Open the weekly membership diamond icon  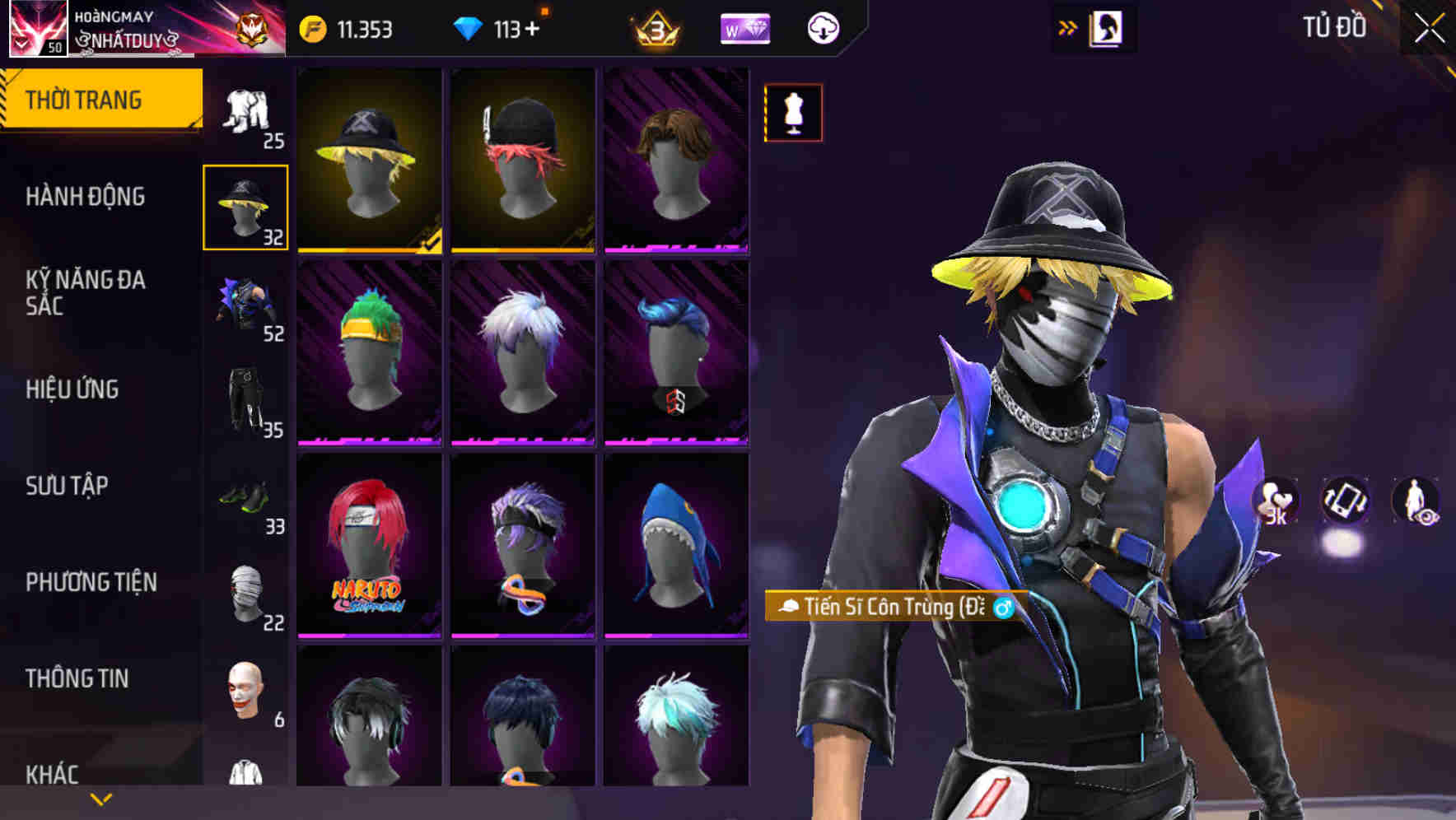pos(744,27)
